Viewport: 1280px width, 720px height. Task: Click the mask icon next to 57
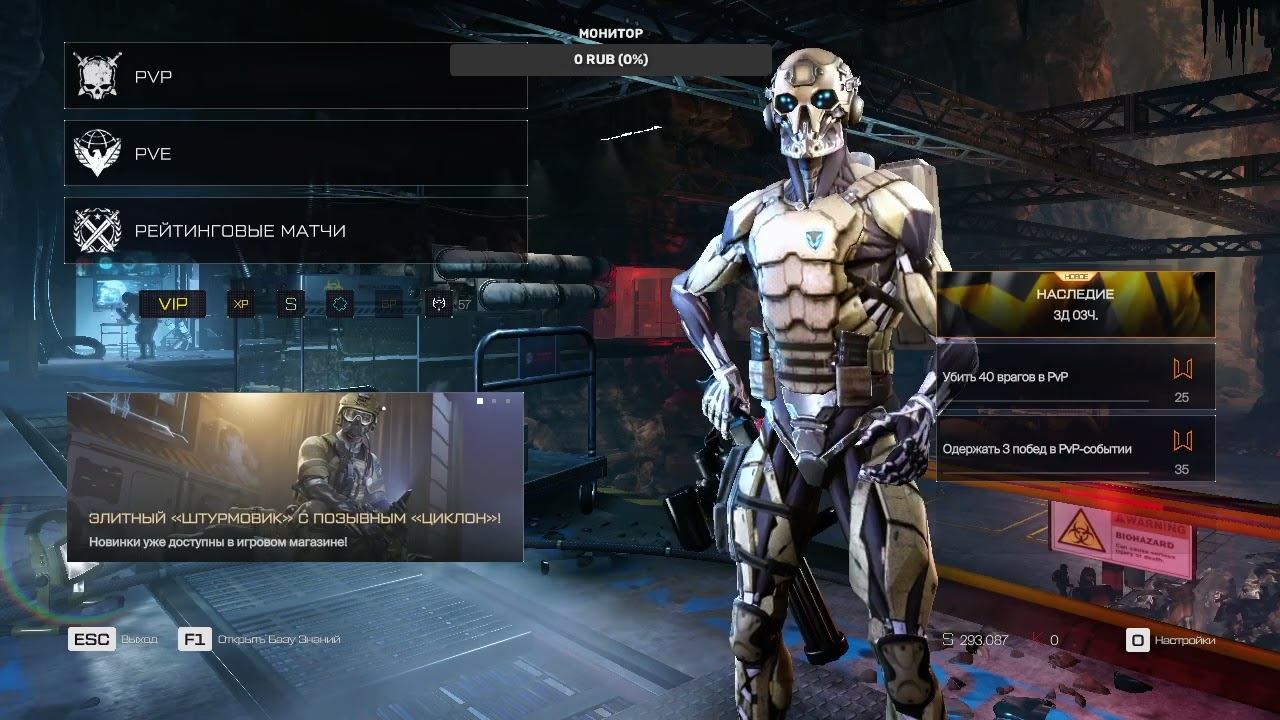pos(438,304)
